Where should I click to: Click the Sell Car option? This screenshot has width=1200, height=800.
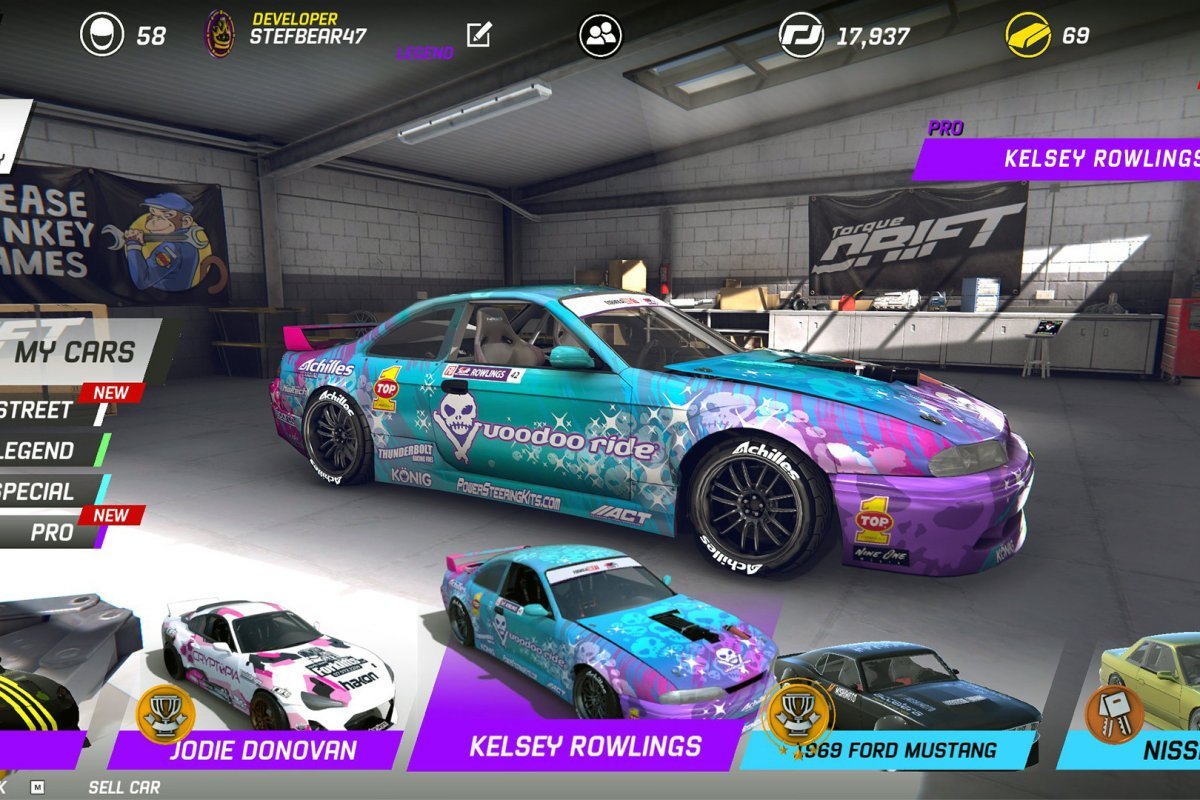pos(124,787)
